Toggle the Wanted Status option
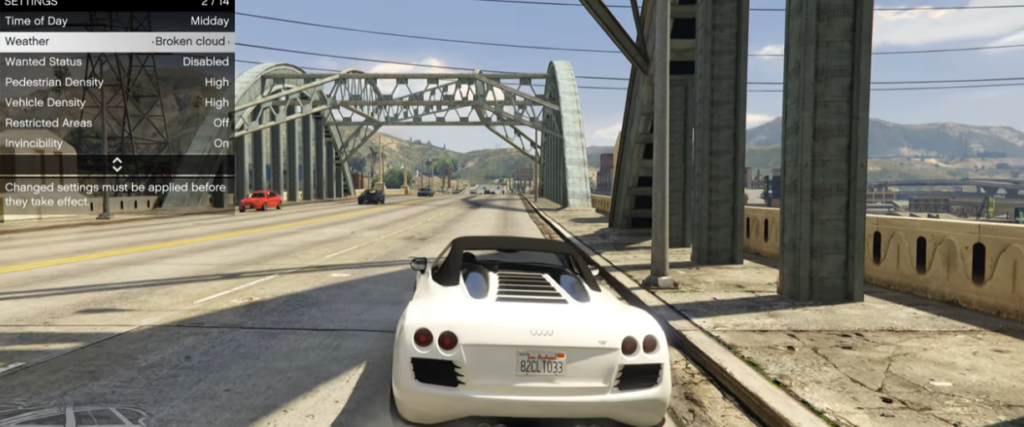This screenshot has height=427, width=1024. coord(117,62)
